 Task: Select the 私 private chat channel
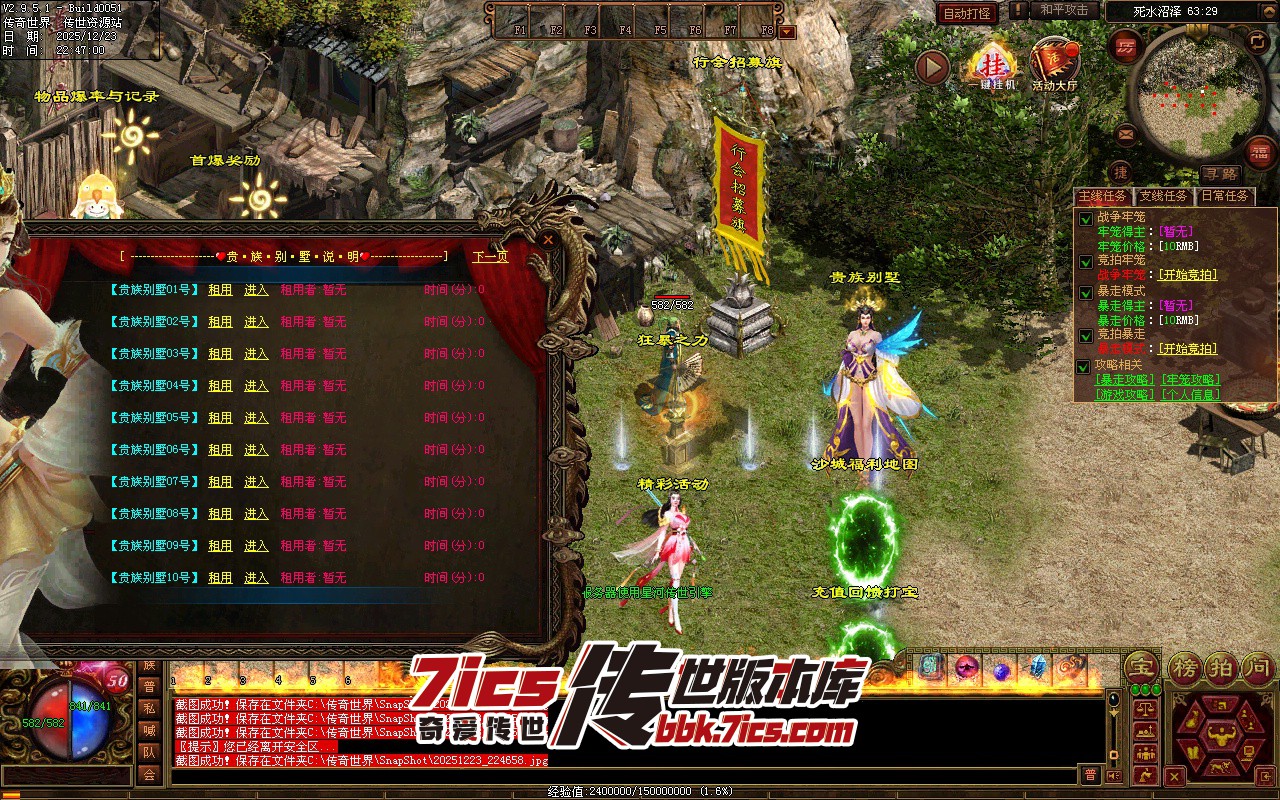149,708
